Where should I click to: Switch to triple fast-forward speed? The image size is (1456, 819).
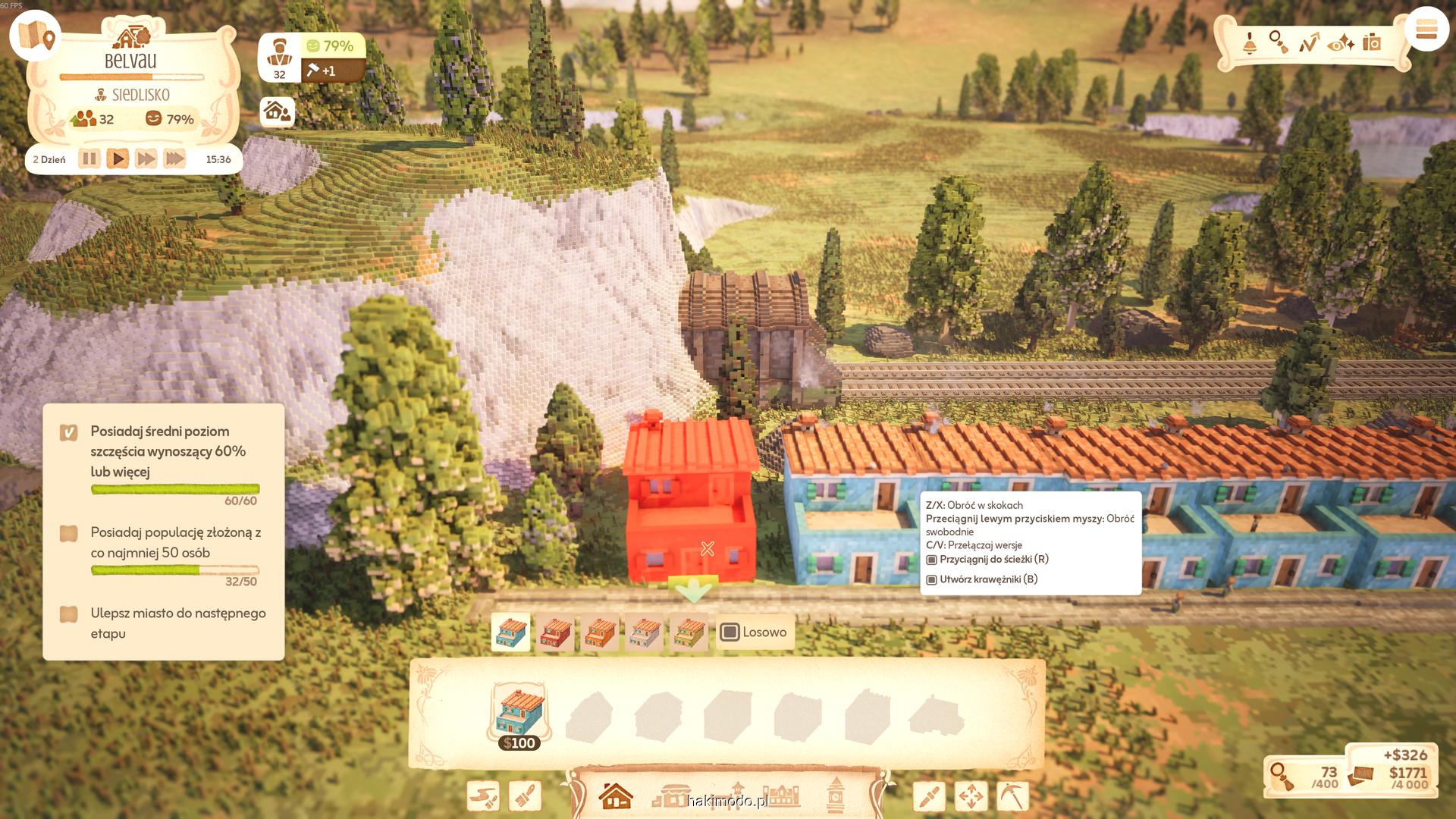point(174,159)
